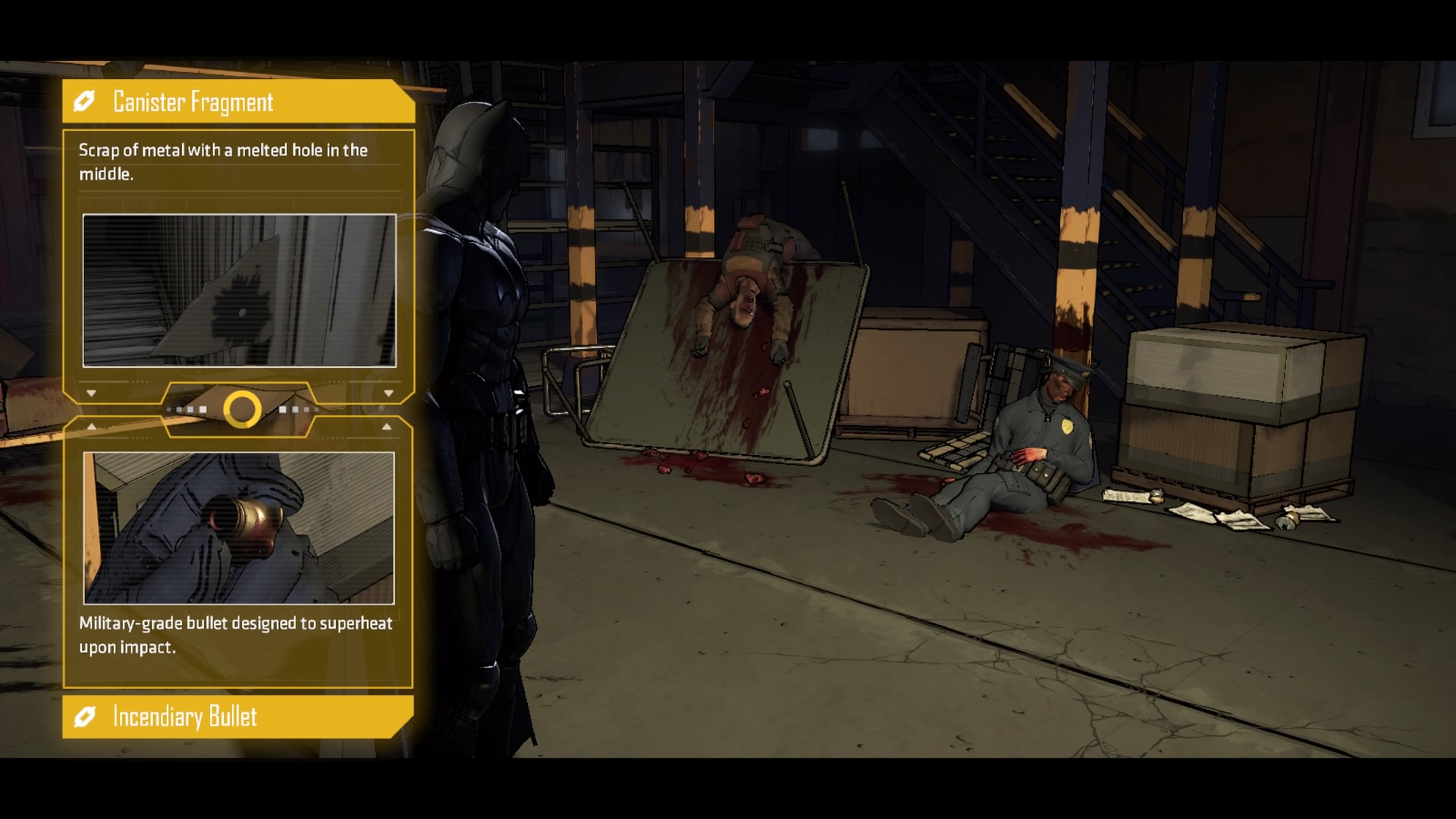The width and height of the screenshot is (1456, 819).
Task: Click the Canister Fragment evidence thumbnail image
Action: tap(239, 290)
